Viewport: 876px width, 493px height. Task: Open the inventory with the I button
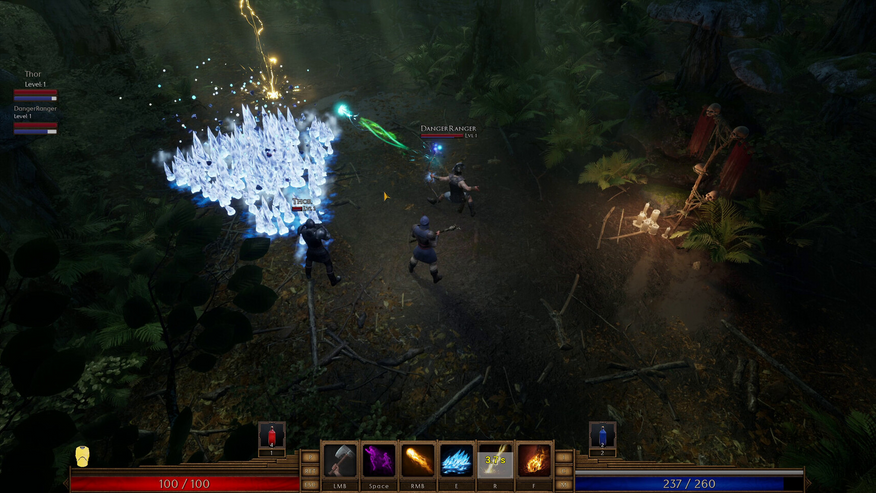(x=564, y=457)
